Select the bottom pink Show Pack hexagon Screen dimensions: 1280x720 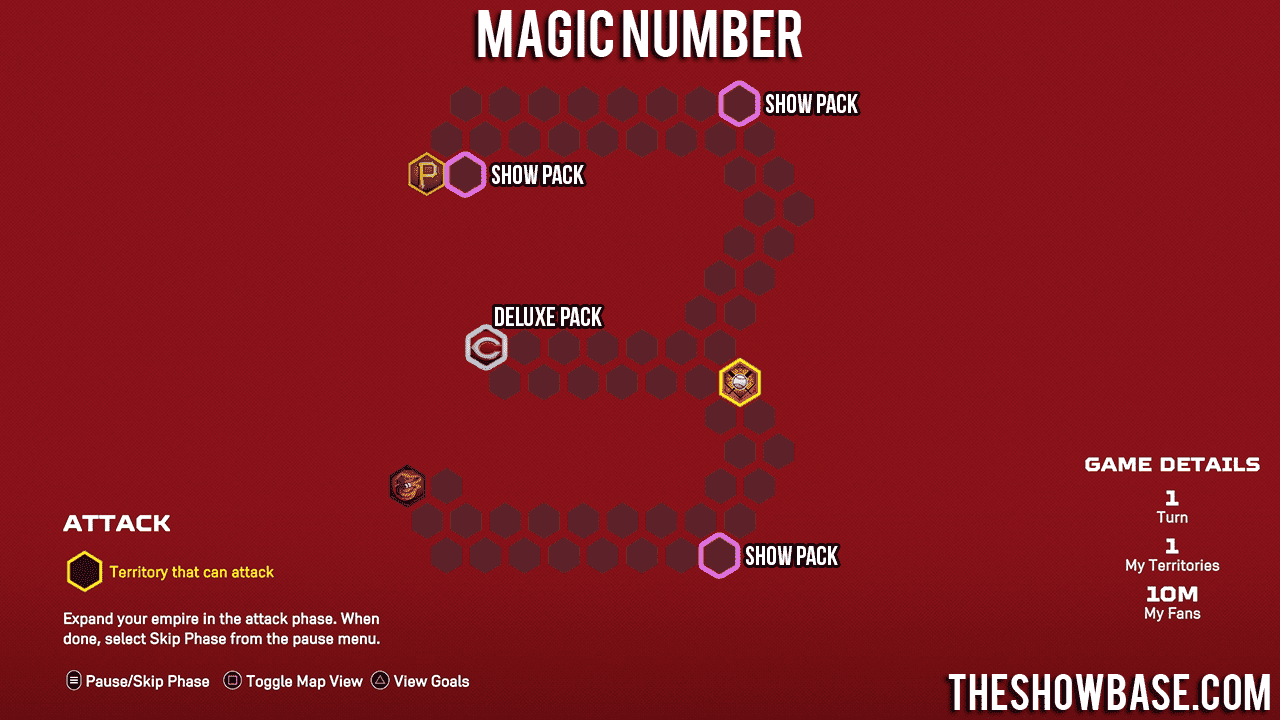[x=719, y=555]
